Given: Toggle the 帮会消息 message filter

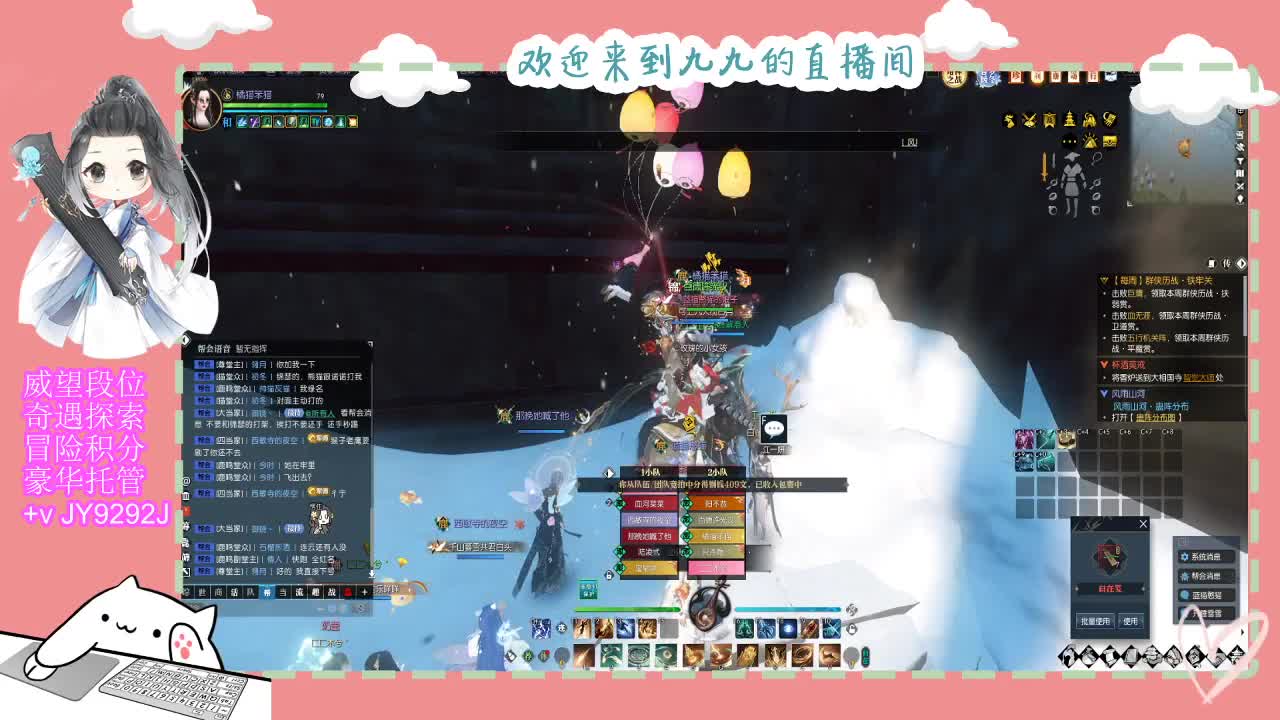Looking at the screenshot, I should (1206, 577).
